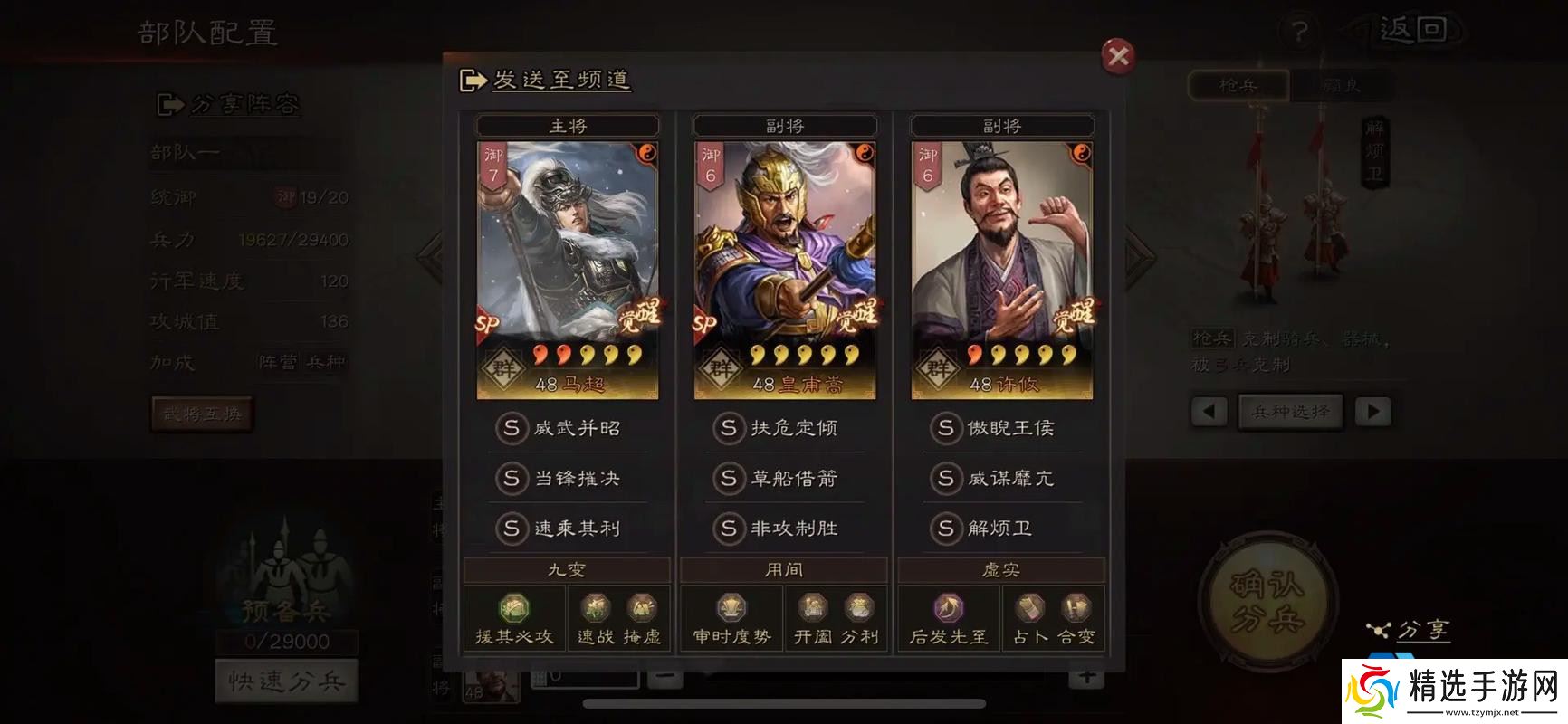
Task: Click the 合变 skill icon
Action: pos(1077,606)
